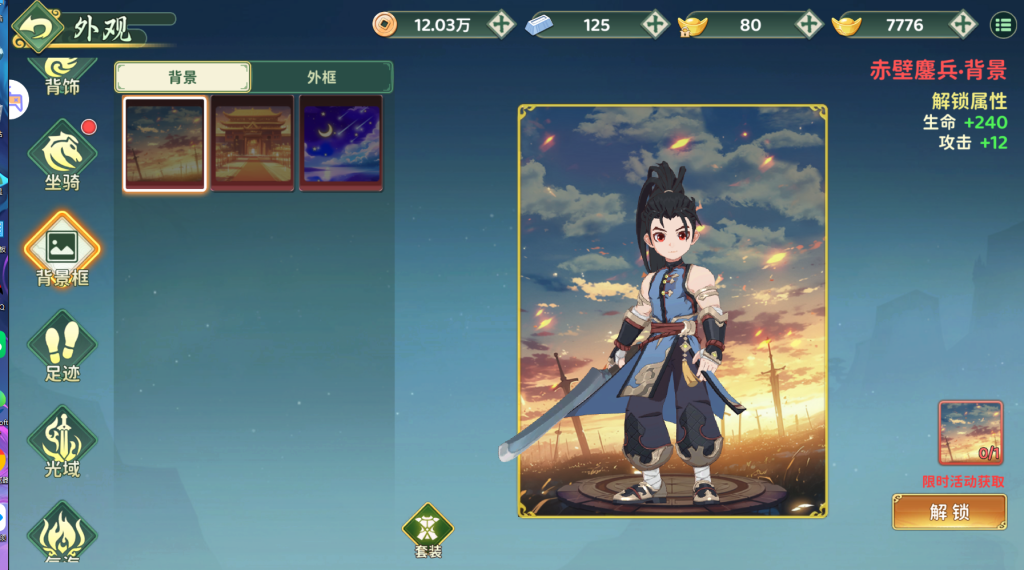Inspect the required background item showing 0/1
This screenshot has width=1024, height=570.
[x=970, y=433]
